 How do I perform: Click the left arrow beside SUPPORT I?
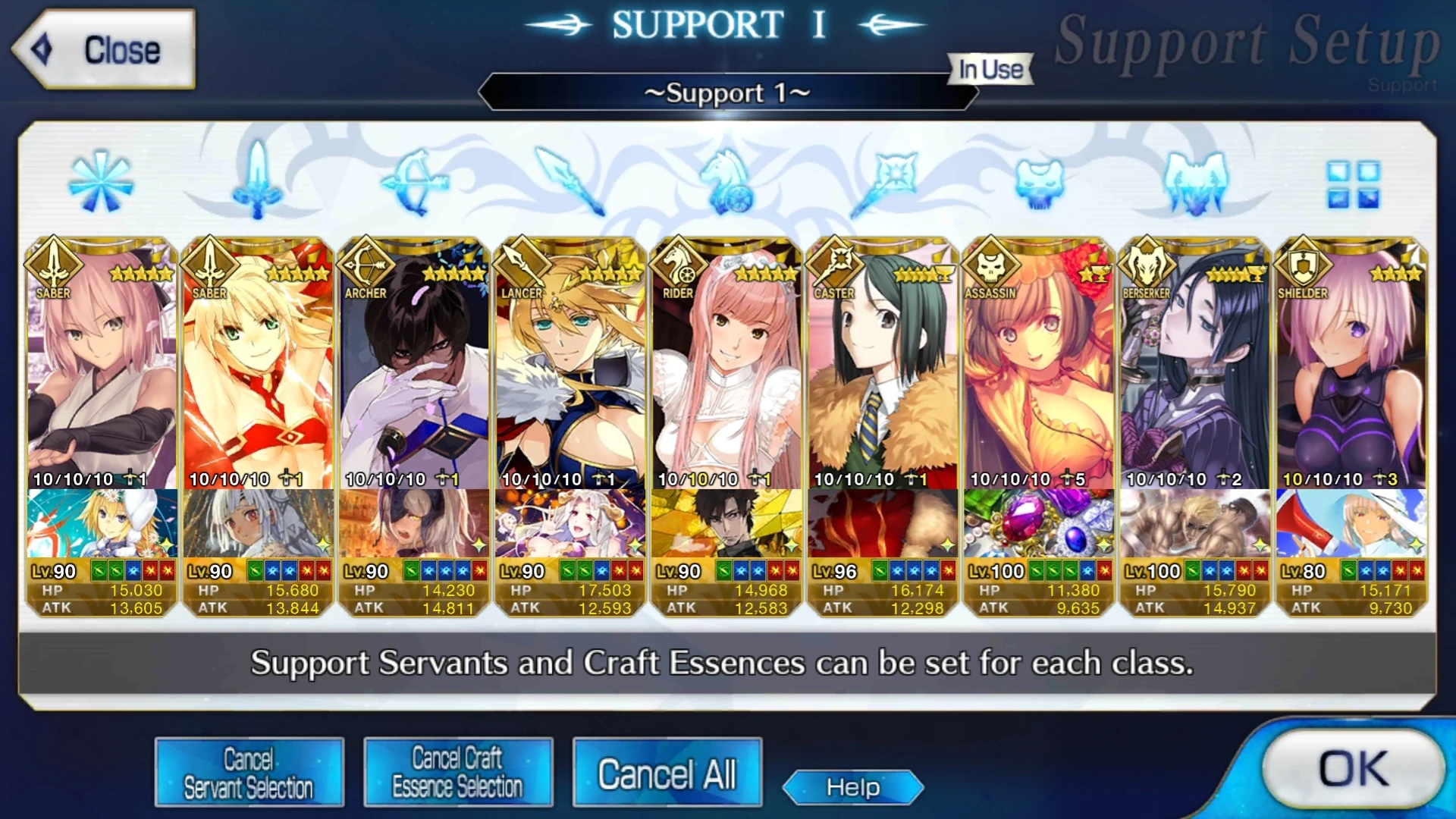[x=559, y=23]
